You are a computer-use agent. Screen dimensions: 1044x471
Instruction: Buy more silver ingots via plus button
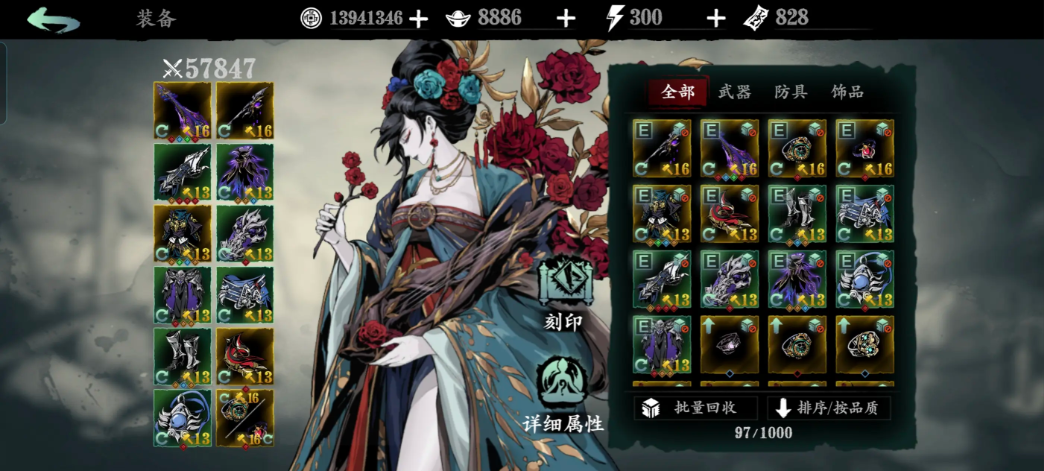566,18
